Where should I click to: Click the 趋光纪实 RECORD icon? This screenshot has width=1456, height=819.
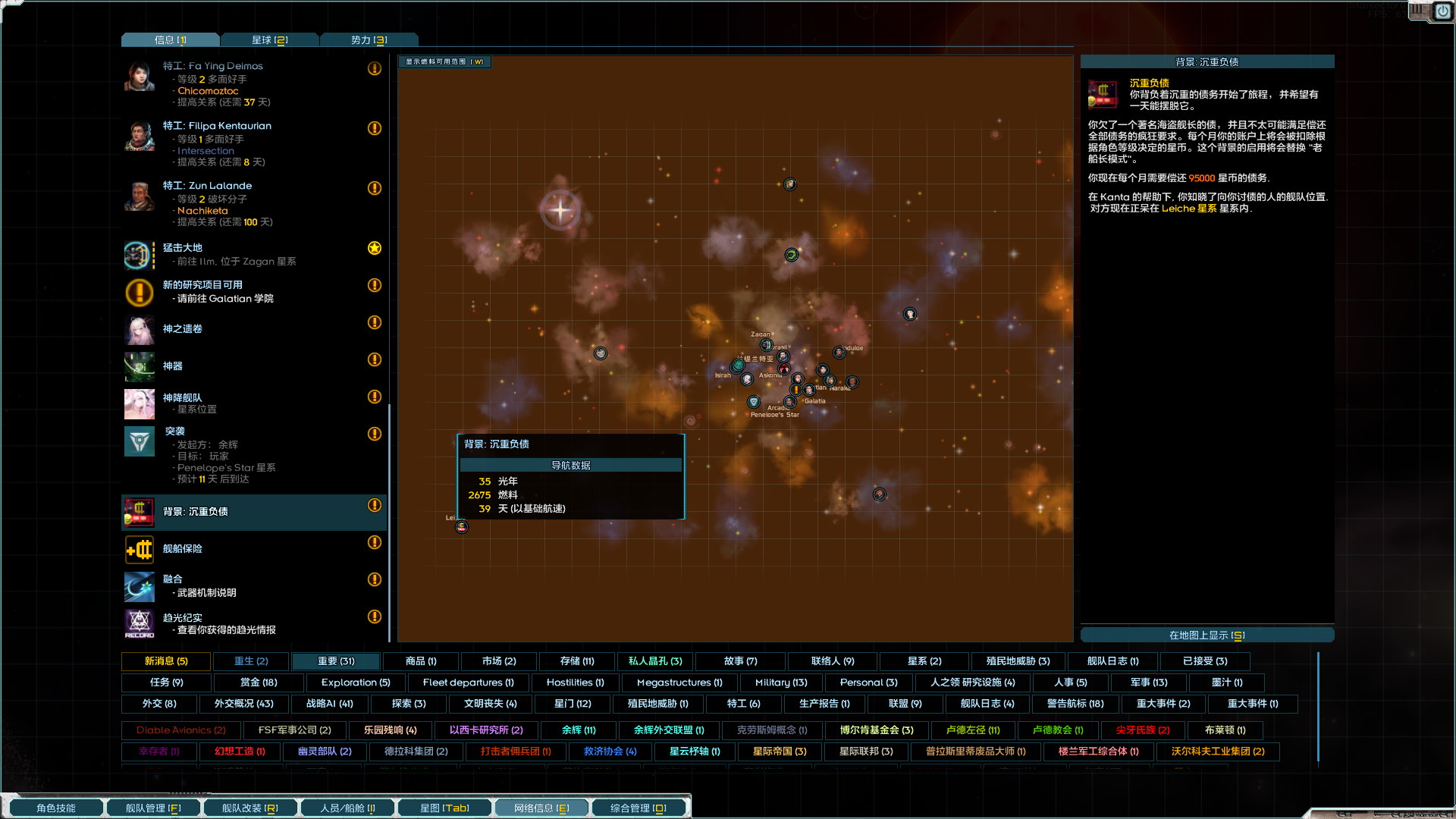[x=139, y=624]
